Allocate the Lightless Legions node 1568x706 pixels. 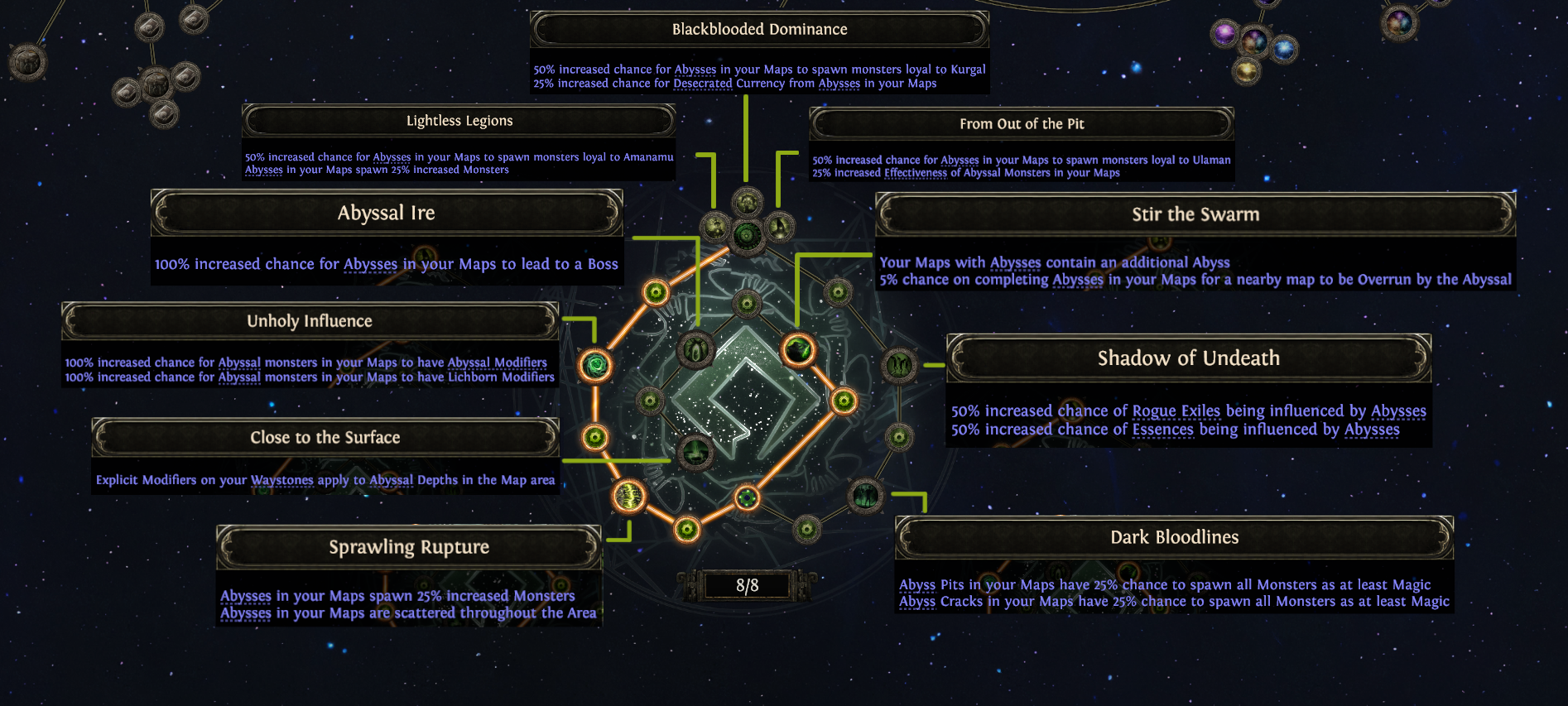[715, 226]
